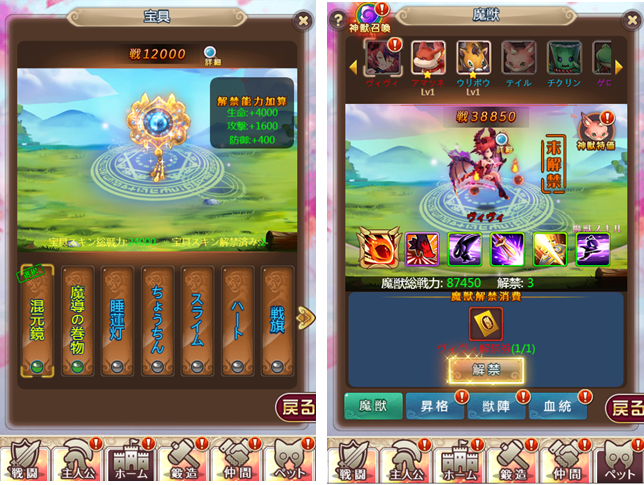Pick the ちょうちん treasure plaque

tap(159, 321)
